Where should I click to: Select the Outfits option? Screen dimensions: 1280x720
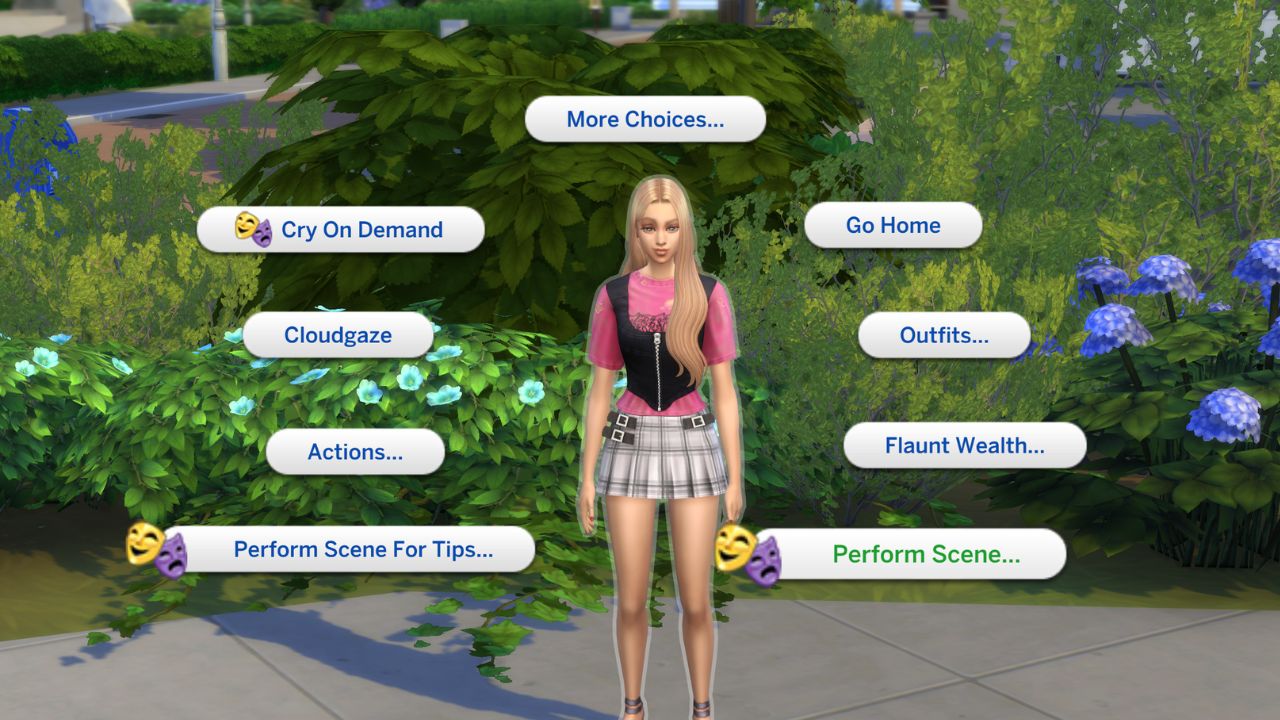point(942,336)
